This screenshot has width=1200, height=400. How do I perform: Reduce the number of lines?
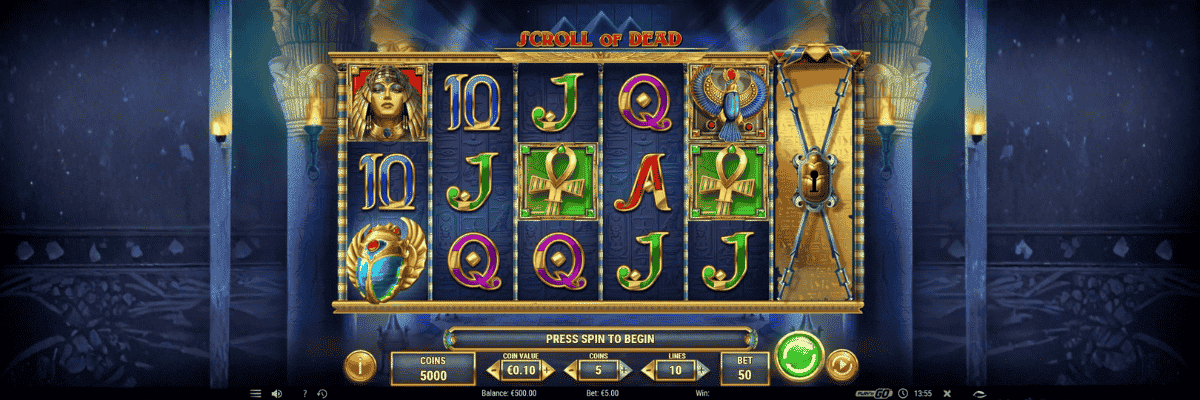click(649, 371)
